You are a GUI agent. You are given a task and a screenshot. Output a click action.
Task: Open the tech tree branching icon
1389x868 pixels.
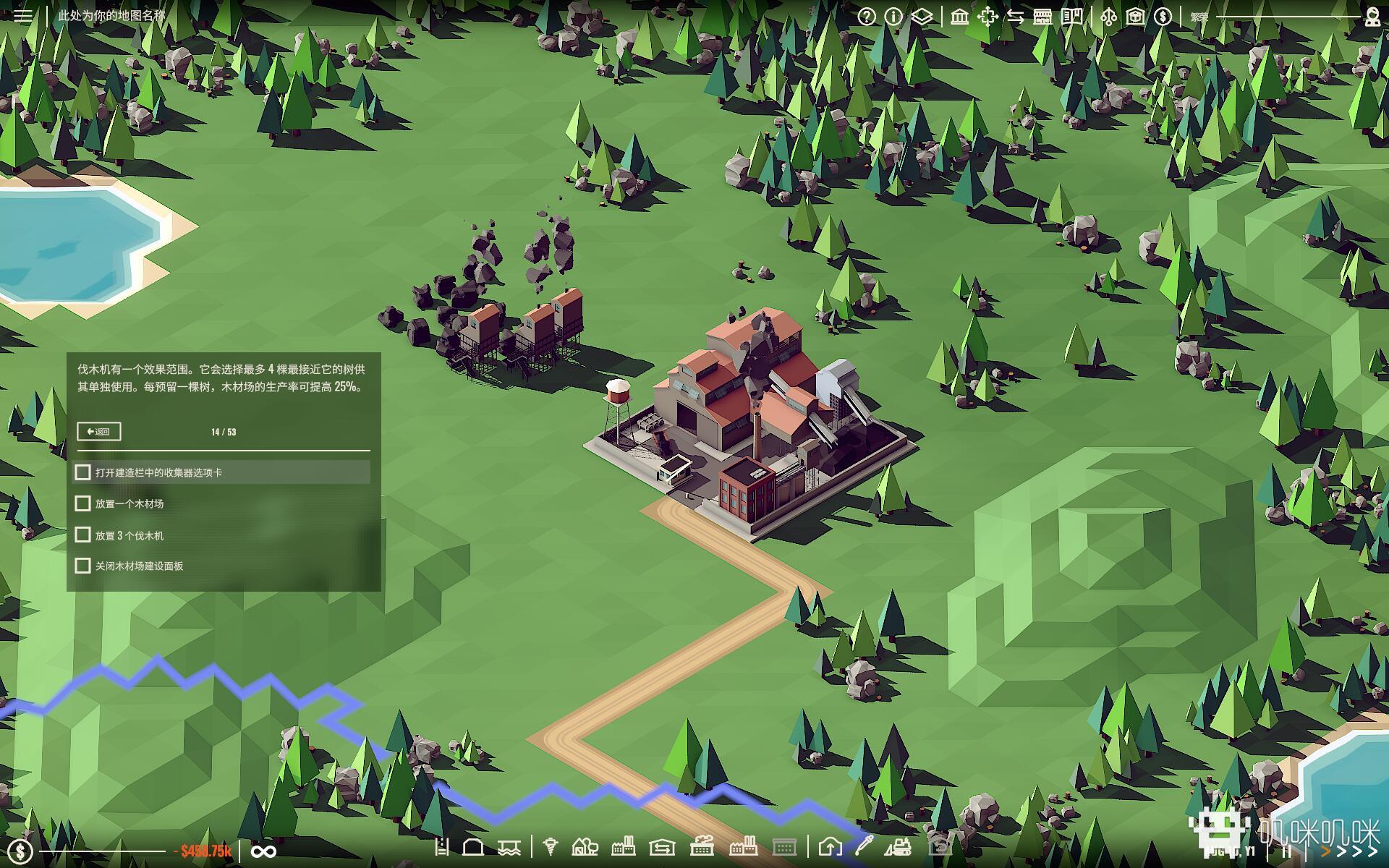point(1108,17)
